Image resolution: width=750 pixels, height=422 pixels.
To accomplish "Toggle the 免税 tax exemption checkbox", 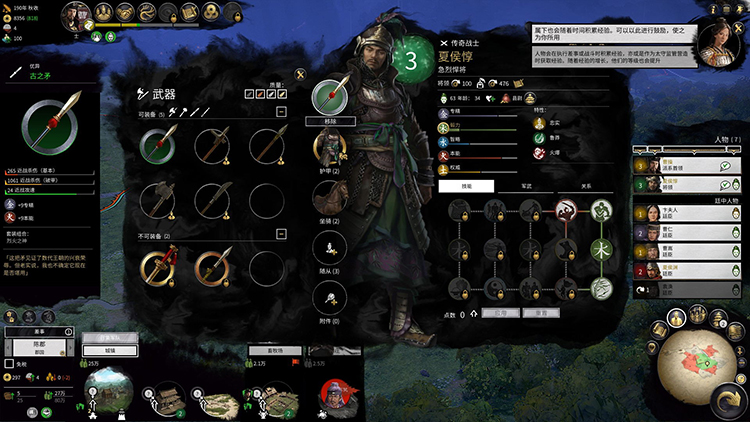I will click(10, 363).
